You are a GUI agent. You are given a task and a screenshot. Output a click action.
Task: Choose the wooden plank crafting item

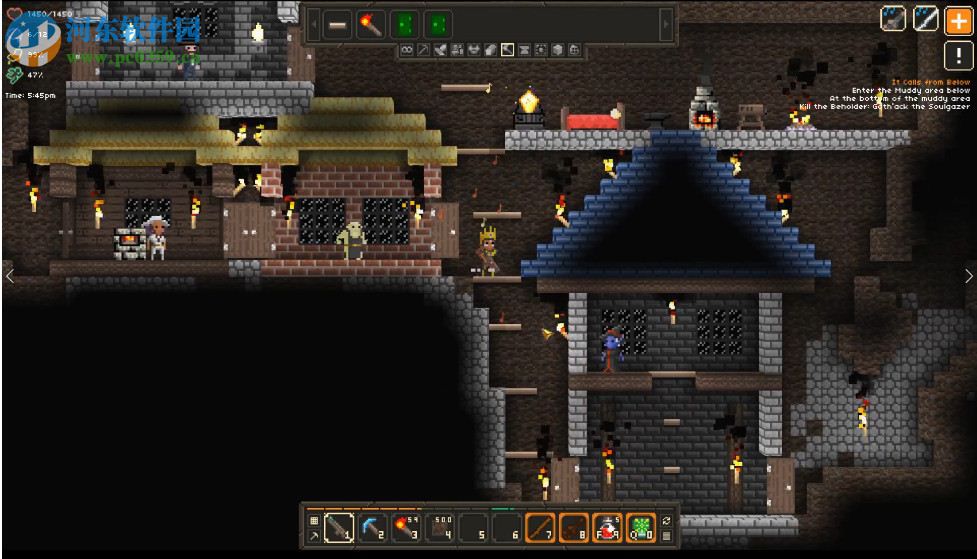[x=338, y=25]
